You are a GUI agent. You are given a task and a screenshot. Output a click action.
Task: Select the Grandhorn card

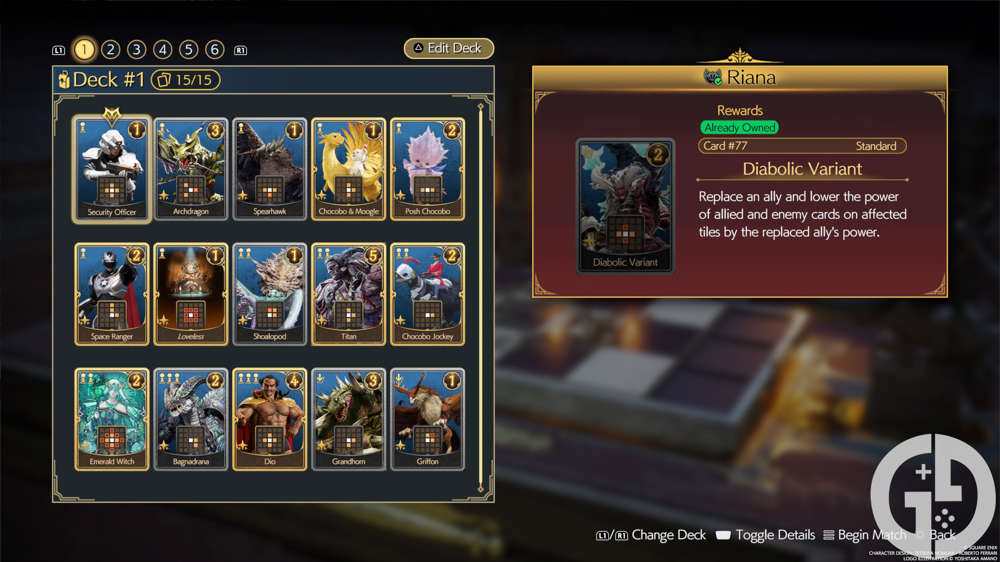[349, 419]
